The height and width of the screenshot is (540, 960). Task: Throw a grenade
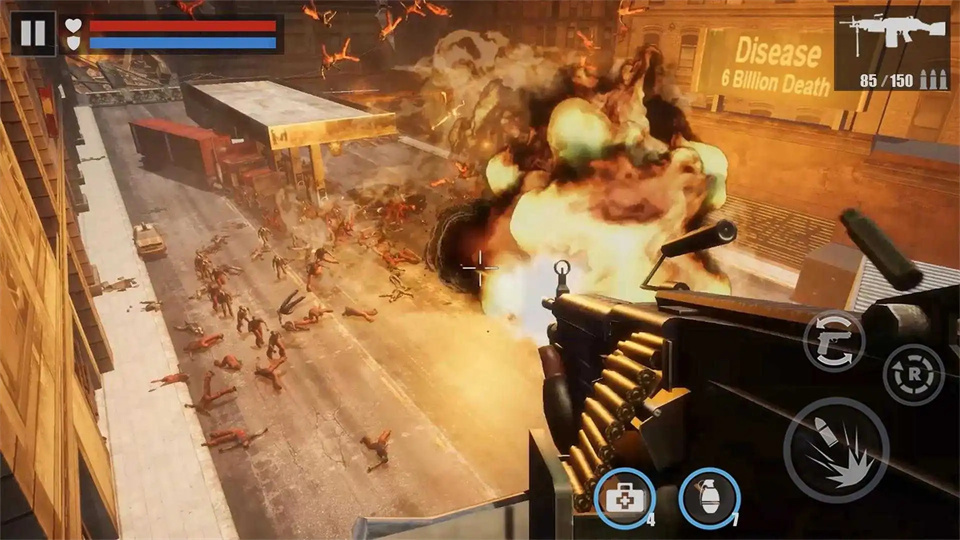pos(709,497)
